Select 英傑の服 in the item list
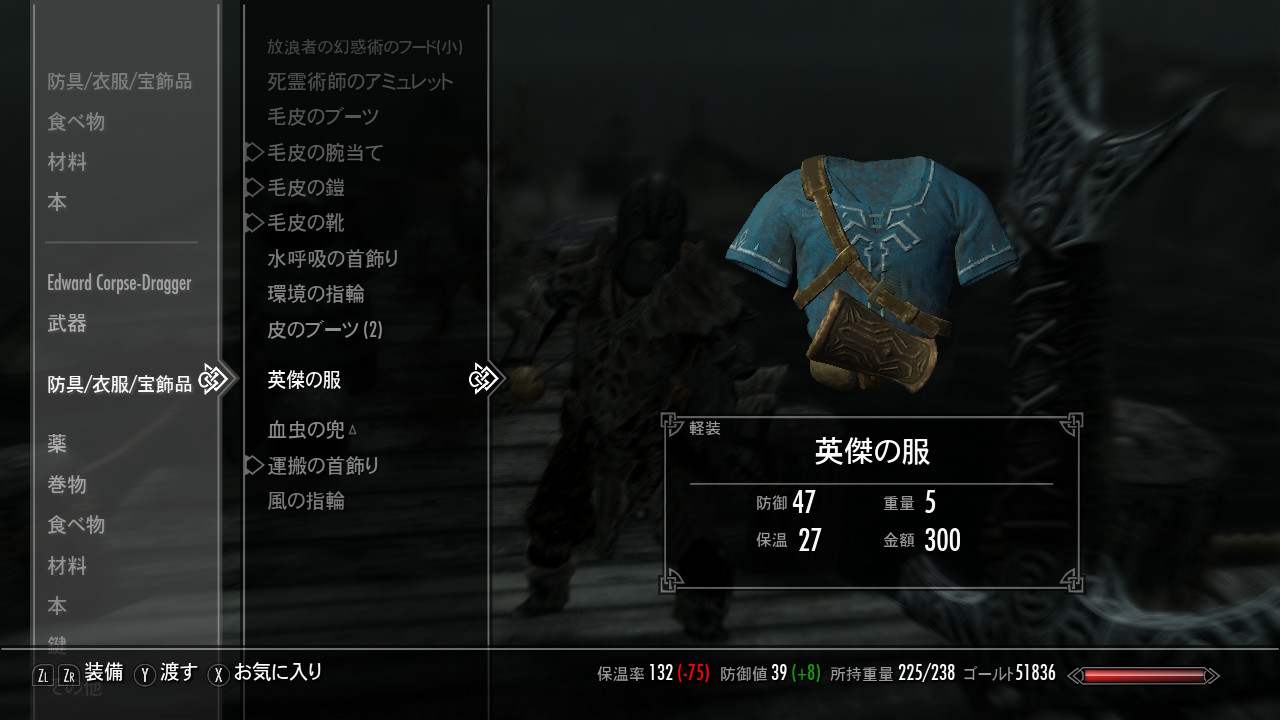 point(305,380)
